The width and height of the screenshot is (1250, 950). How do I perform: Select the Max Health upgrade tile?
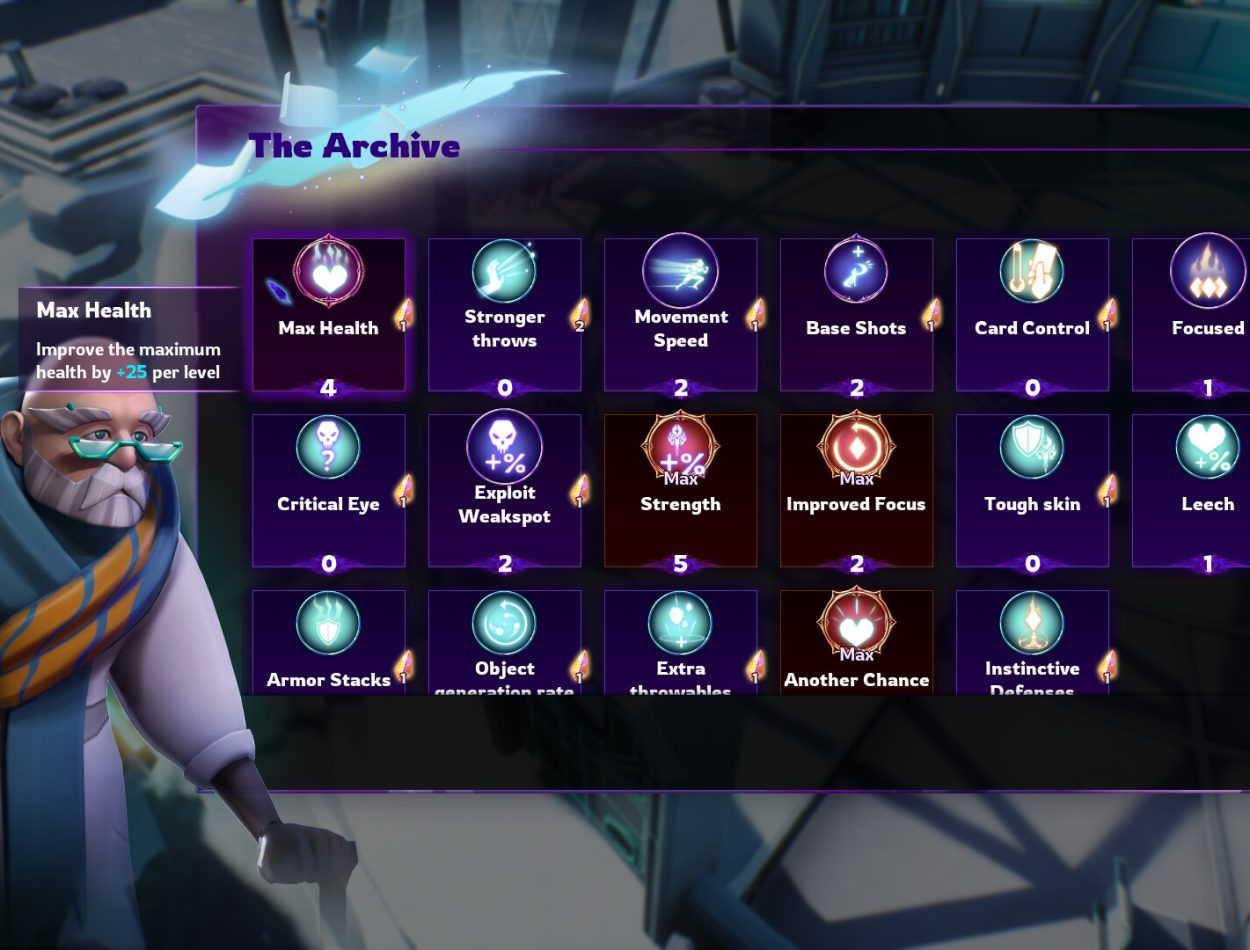pyautogui.click(x=328, y=314)
